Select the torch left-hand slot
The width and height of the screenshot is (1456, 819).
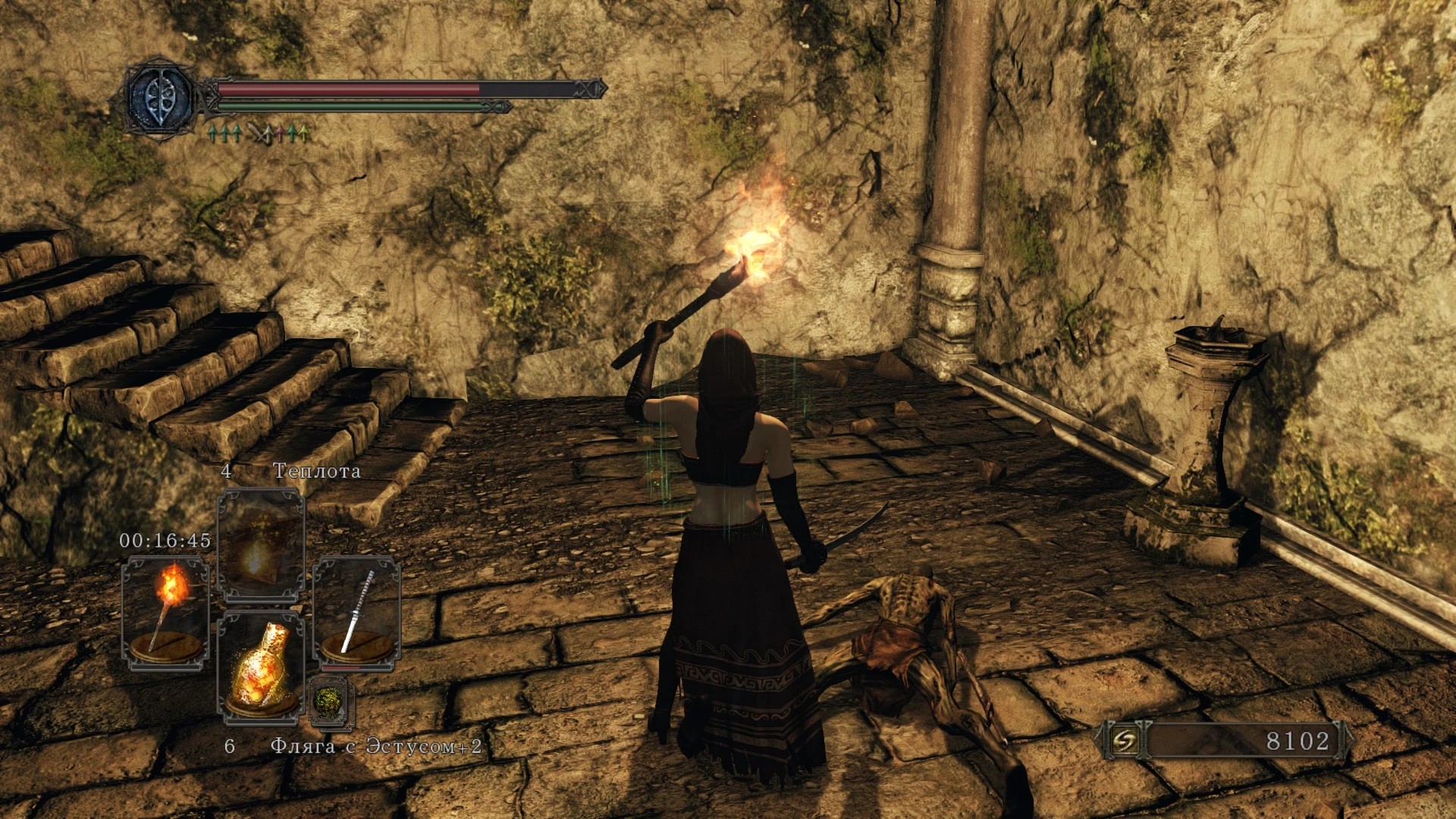(x=165, y=613)
